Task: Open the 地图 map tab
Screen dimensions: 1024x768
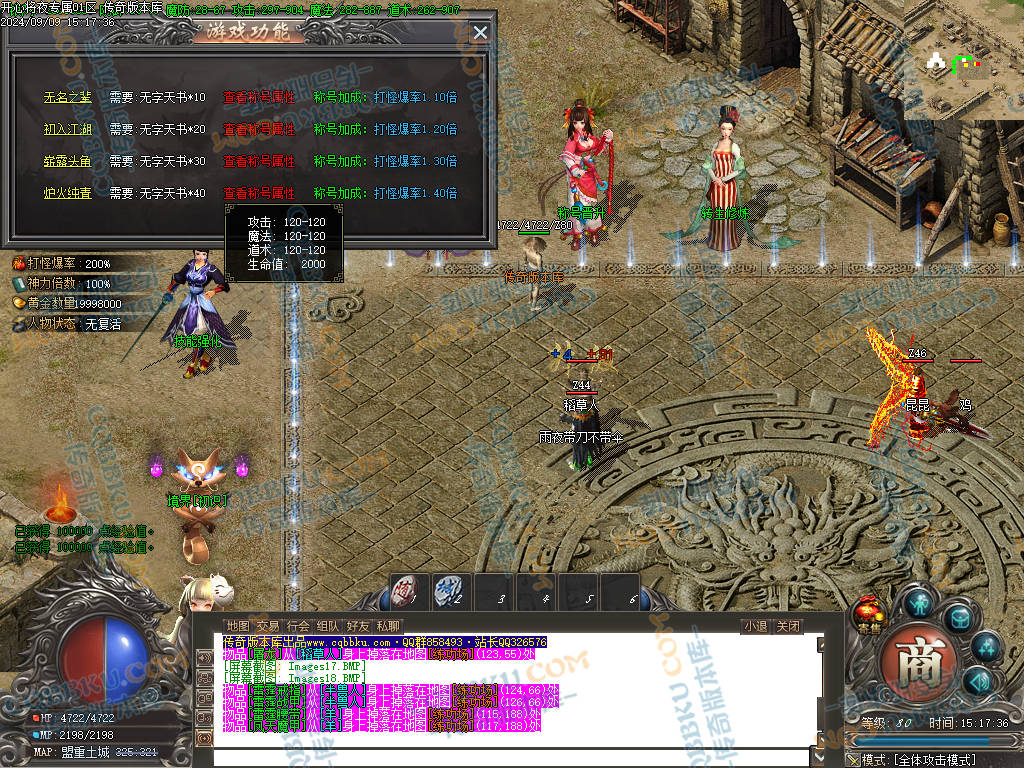Action: pos(237,626)
